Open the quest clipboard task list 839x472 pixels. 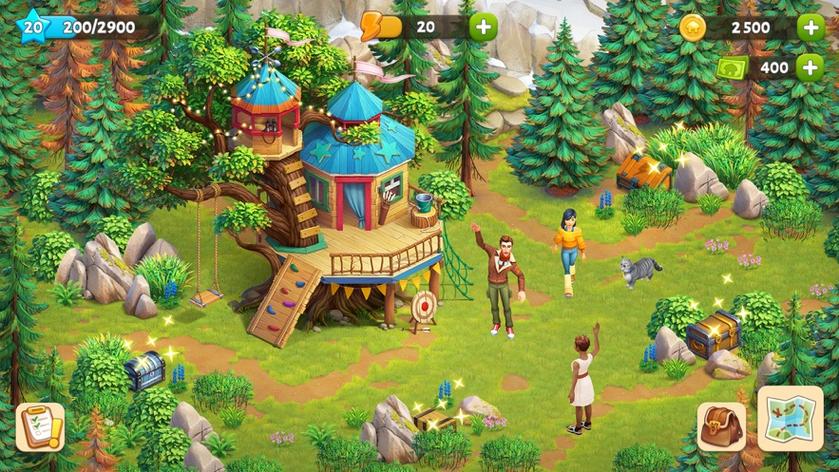click(x=41, y=427)
